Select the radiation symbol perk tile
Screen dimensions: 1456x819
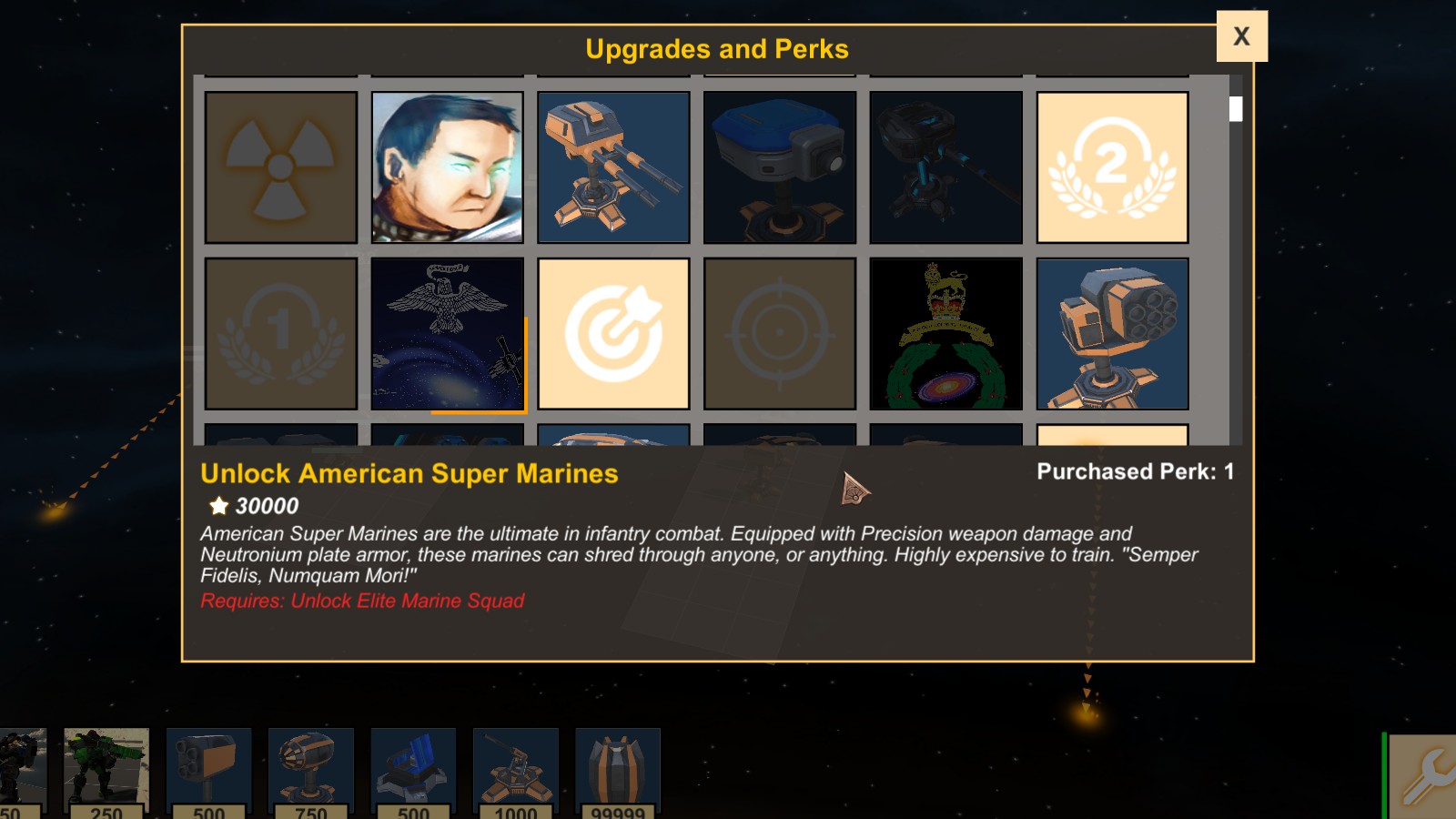pos(280,167)
